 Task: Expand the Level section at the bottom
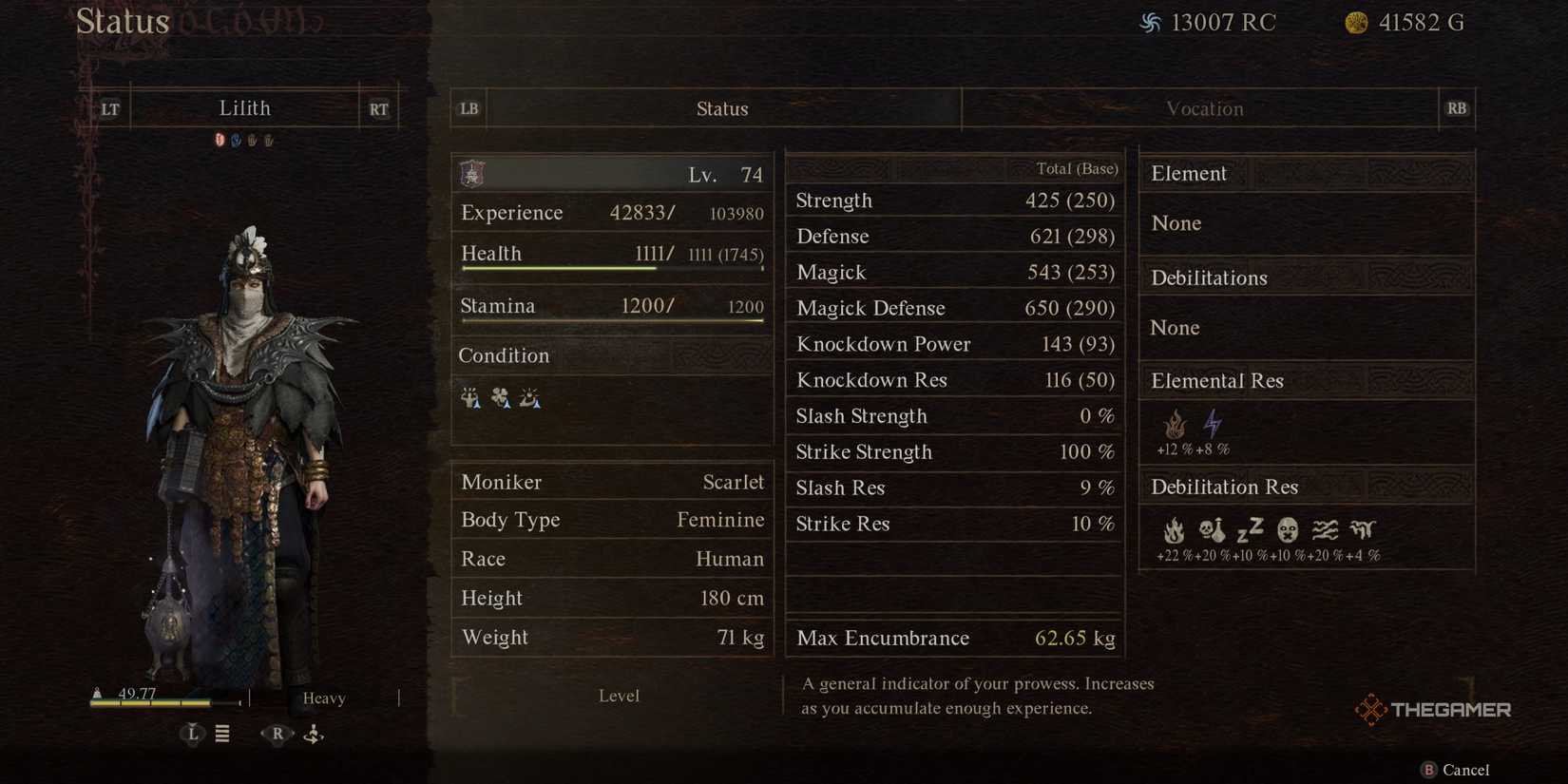(x=619, y=695)
